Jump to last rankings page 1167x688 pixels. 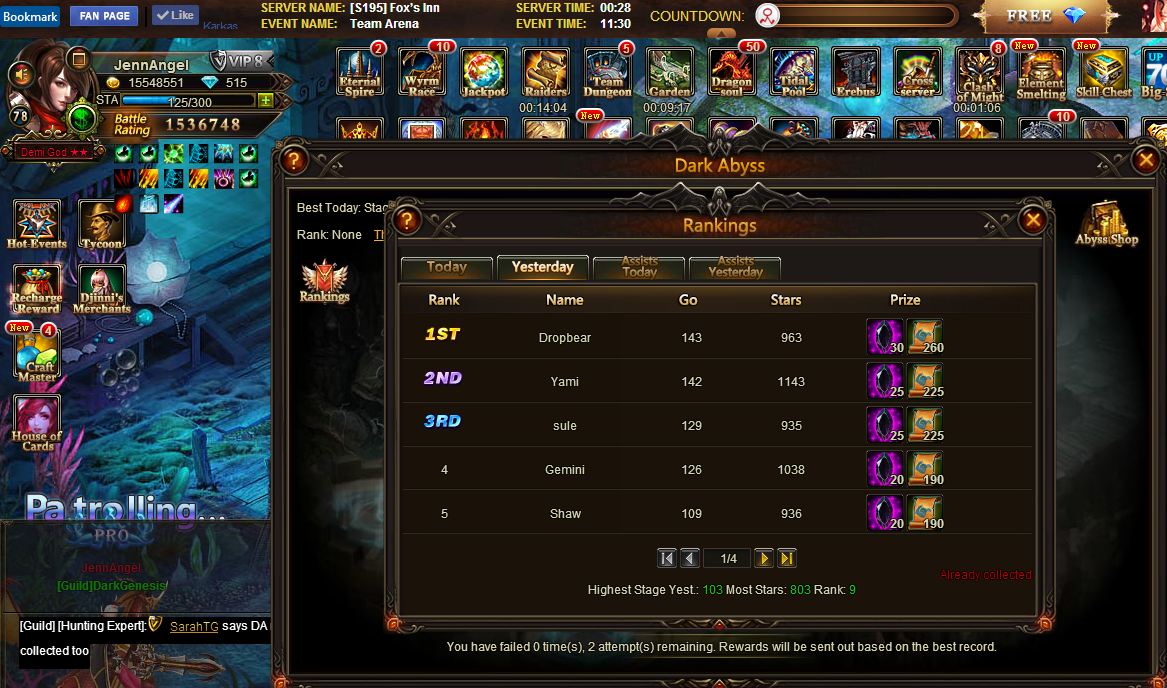tap(787, 558)
